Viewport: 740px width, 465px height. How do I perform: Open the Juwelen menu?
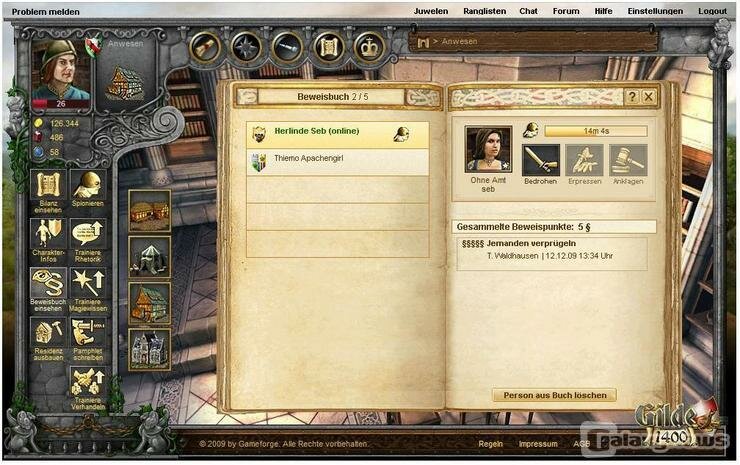[431, 11]
